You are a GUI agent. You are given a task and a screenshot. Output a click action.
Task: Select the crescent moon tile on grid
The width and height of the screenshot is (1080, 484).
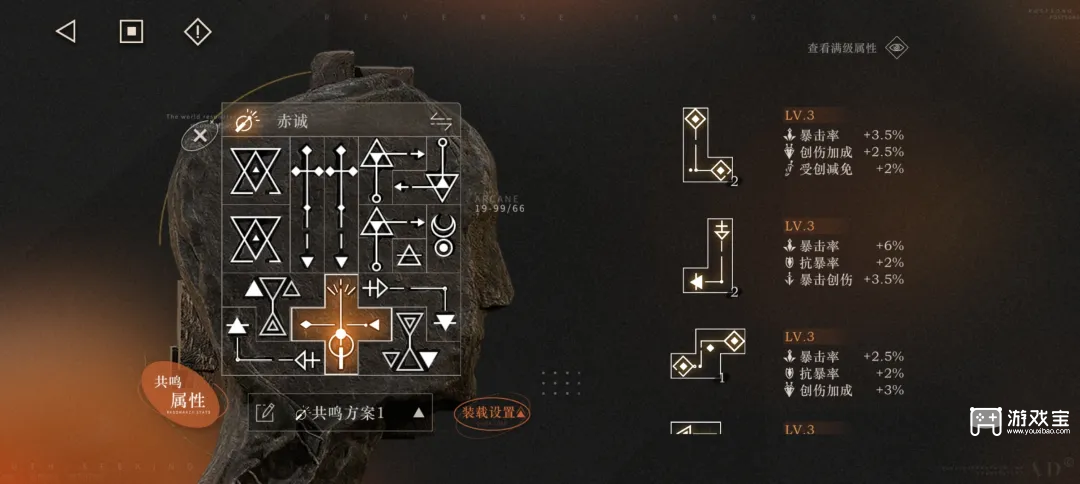pyautogui.click(x=441, y=236)
